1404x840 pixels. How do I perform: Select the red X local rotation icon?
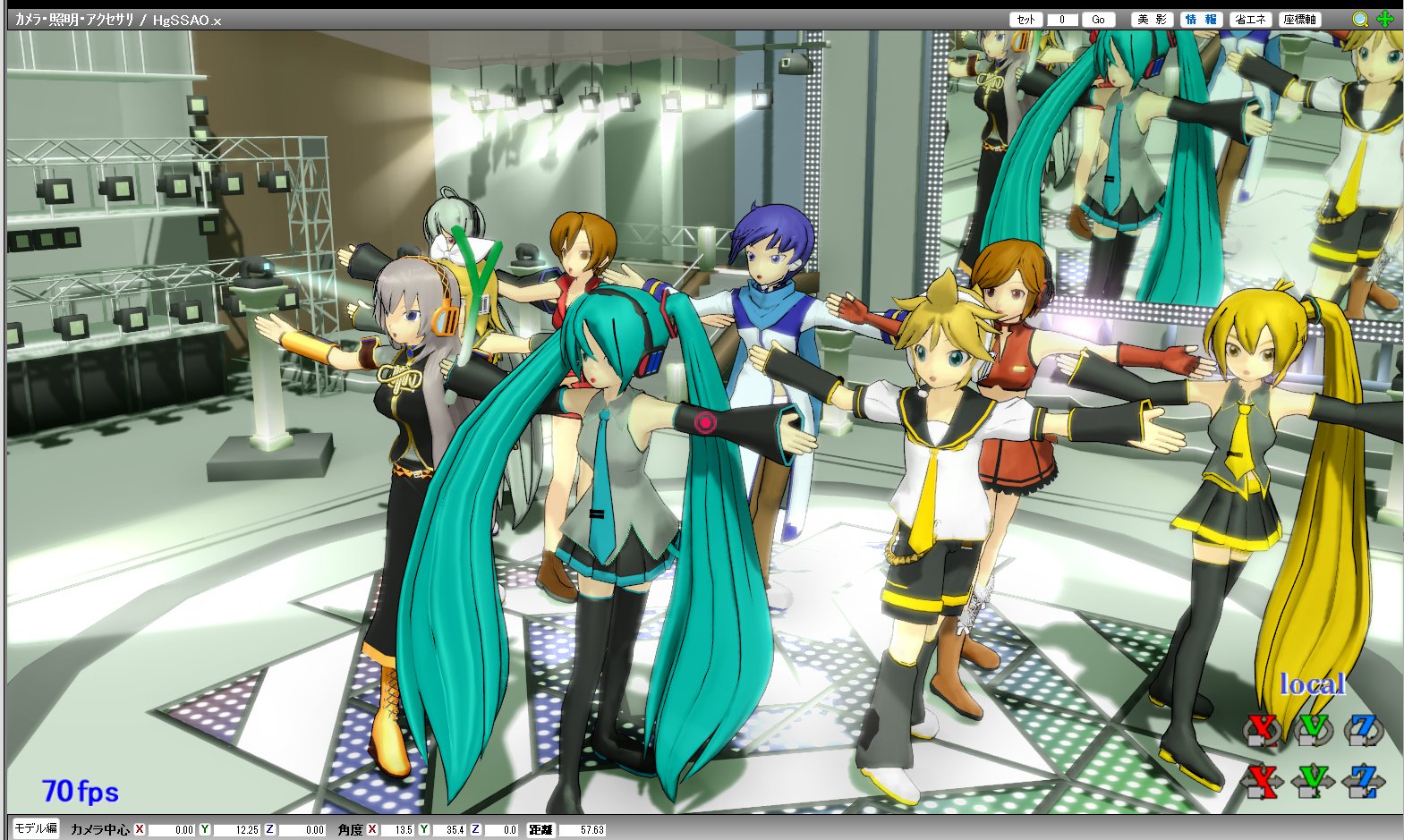click(1261, 731)
